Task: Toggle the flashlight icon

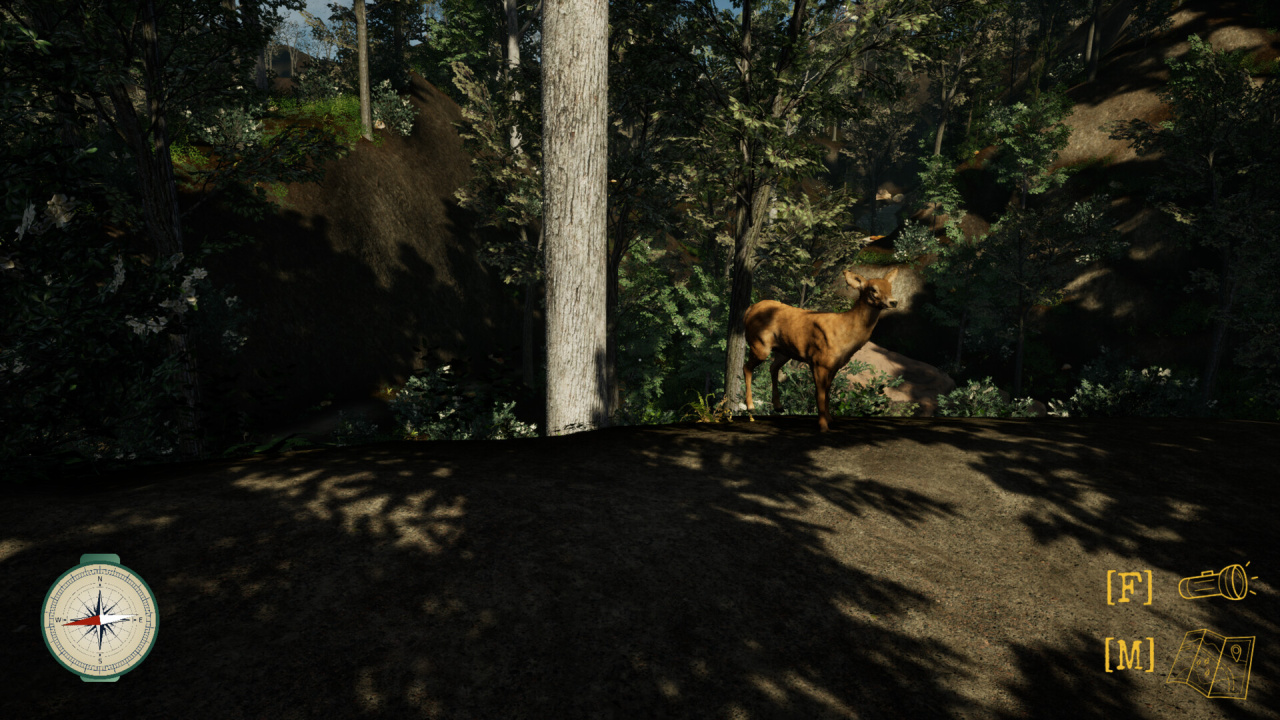Action: [x=1216, y=583]
